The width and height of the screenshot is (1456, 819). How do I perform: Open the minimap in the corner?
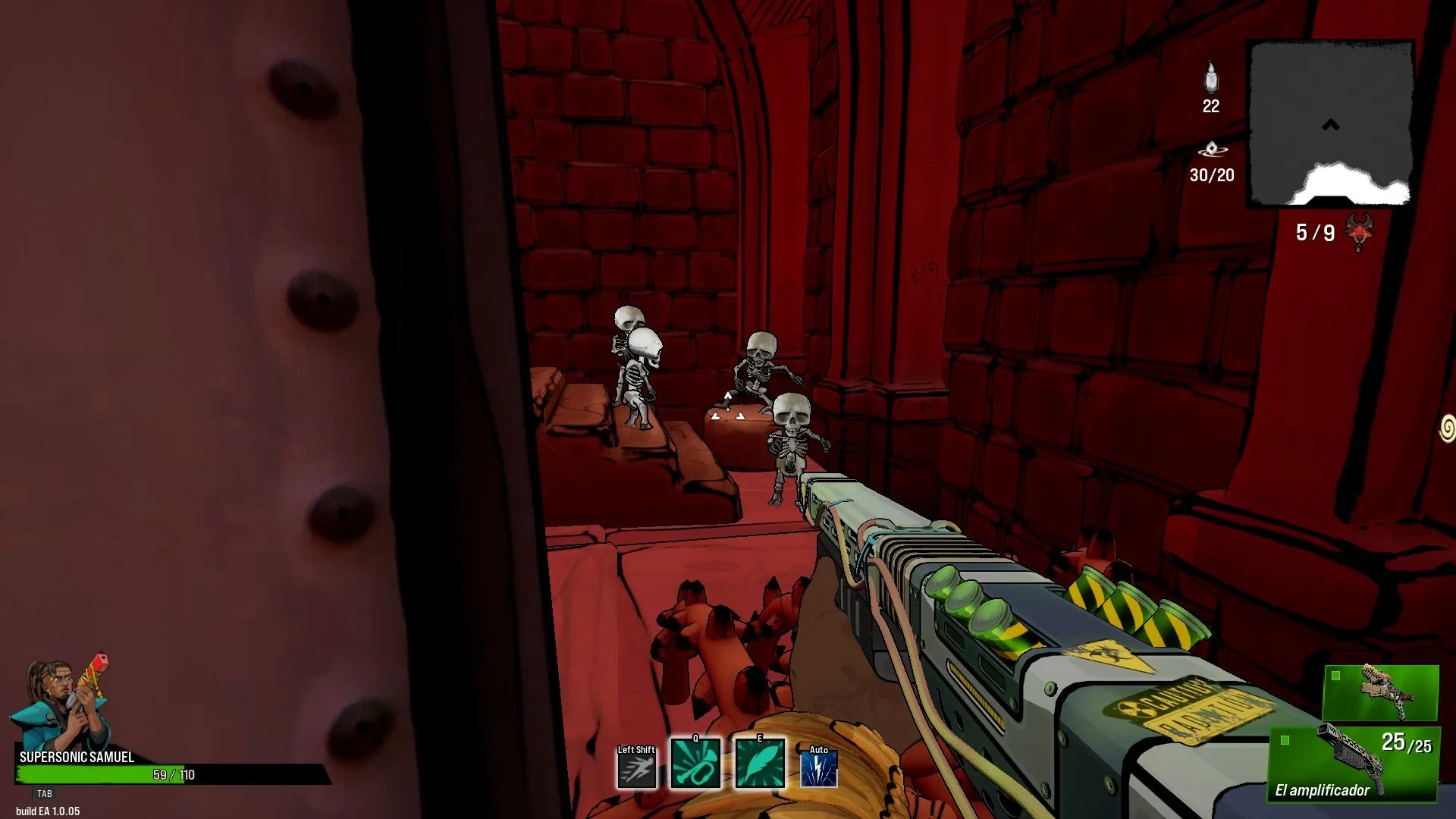pos(1331,124)
